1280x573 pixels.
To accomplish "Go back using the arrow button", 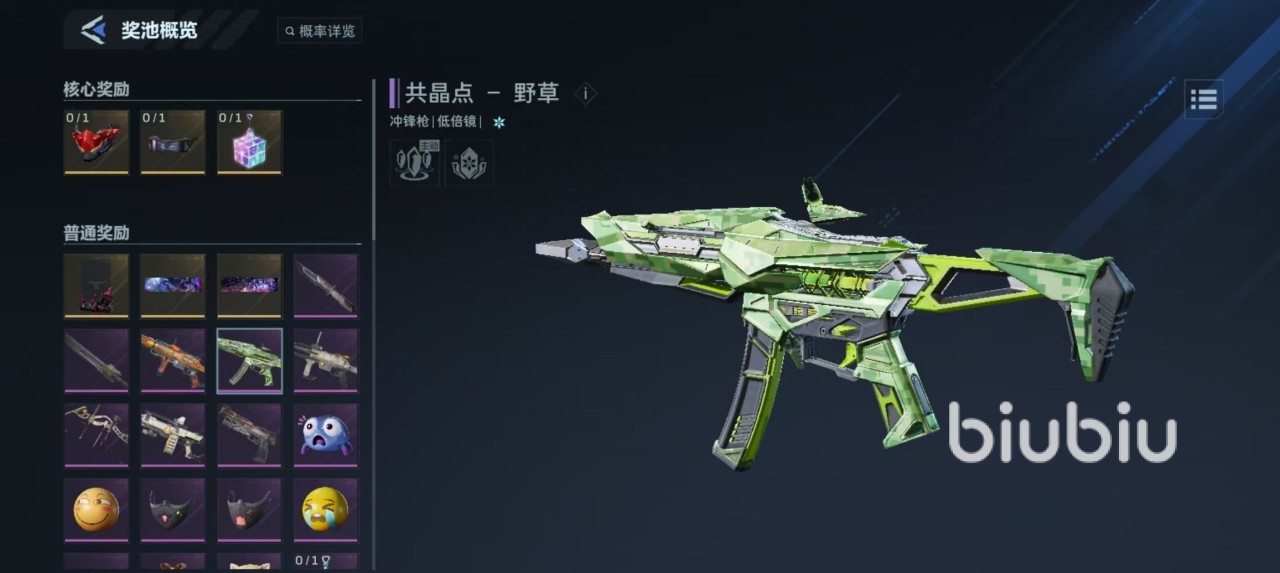I will point(93,30).
